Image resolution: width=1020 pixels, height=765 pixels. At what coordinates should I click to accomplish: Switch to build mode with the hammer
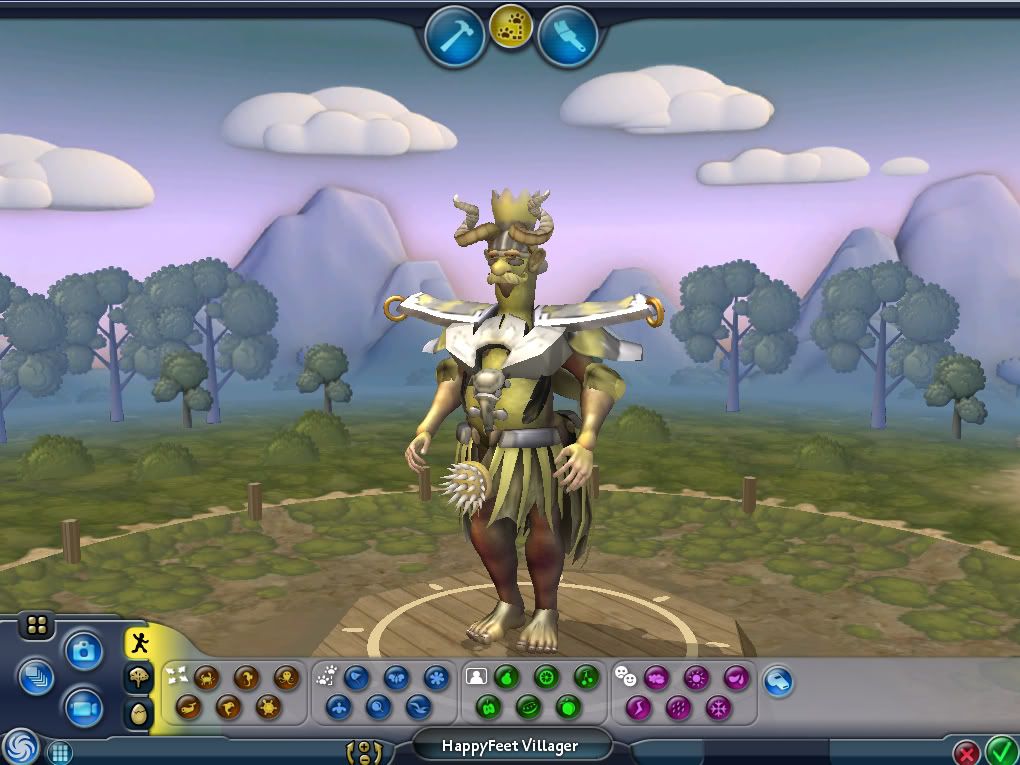455,35
